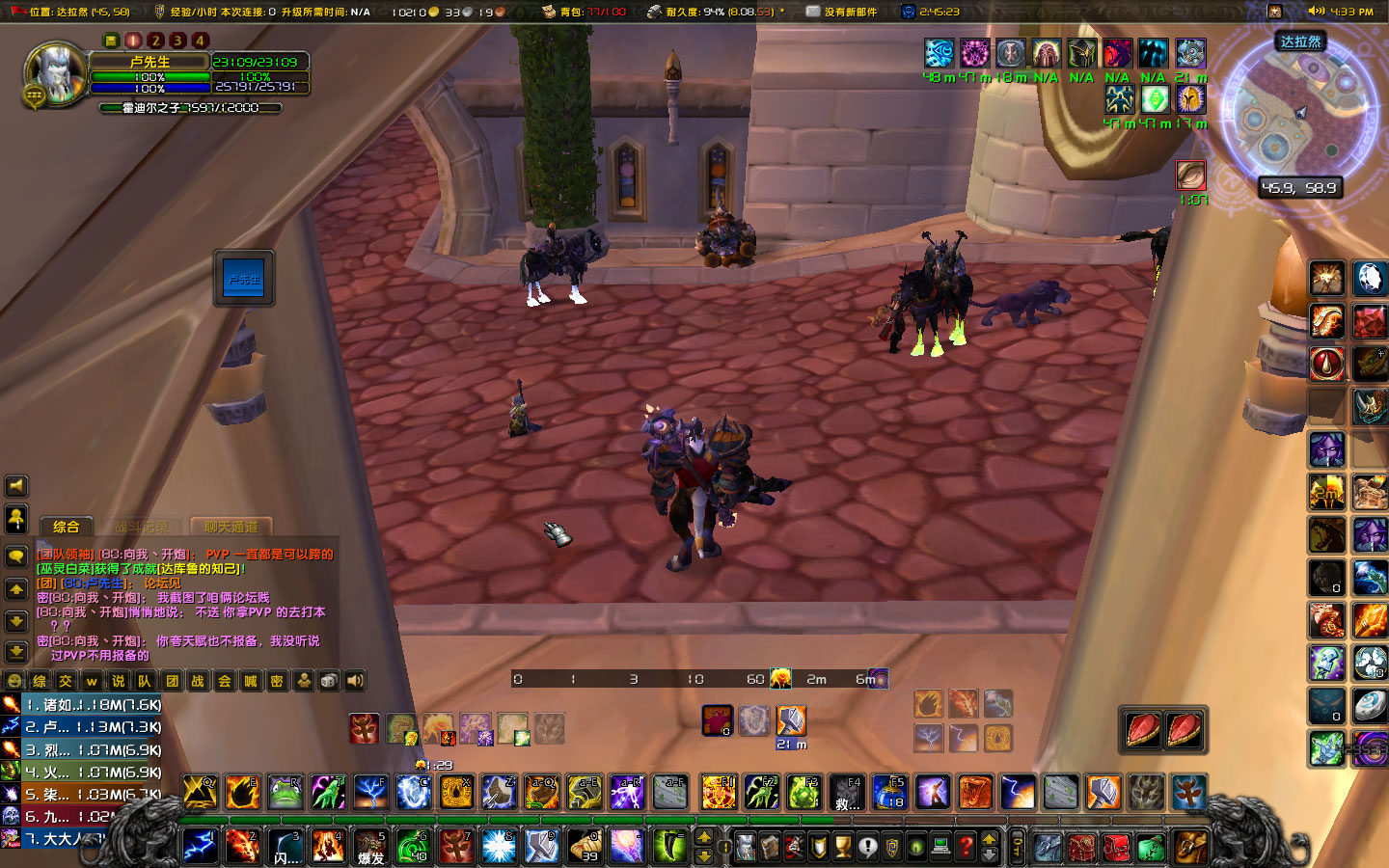Enable the 密 whisper channel button
This screenshot has width=1389, height=868.
(278, 679)
